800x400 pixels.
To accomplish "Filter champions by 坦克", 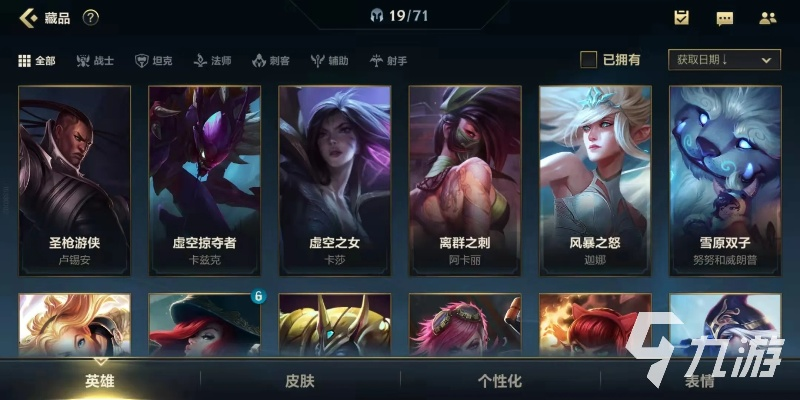I will pos(153,61).
